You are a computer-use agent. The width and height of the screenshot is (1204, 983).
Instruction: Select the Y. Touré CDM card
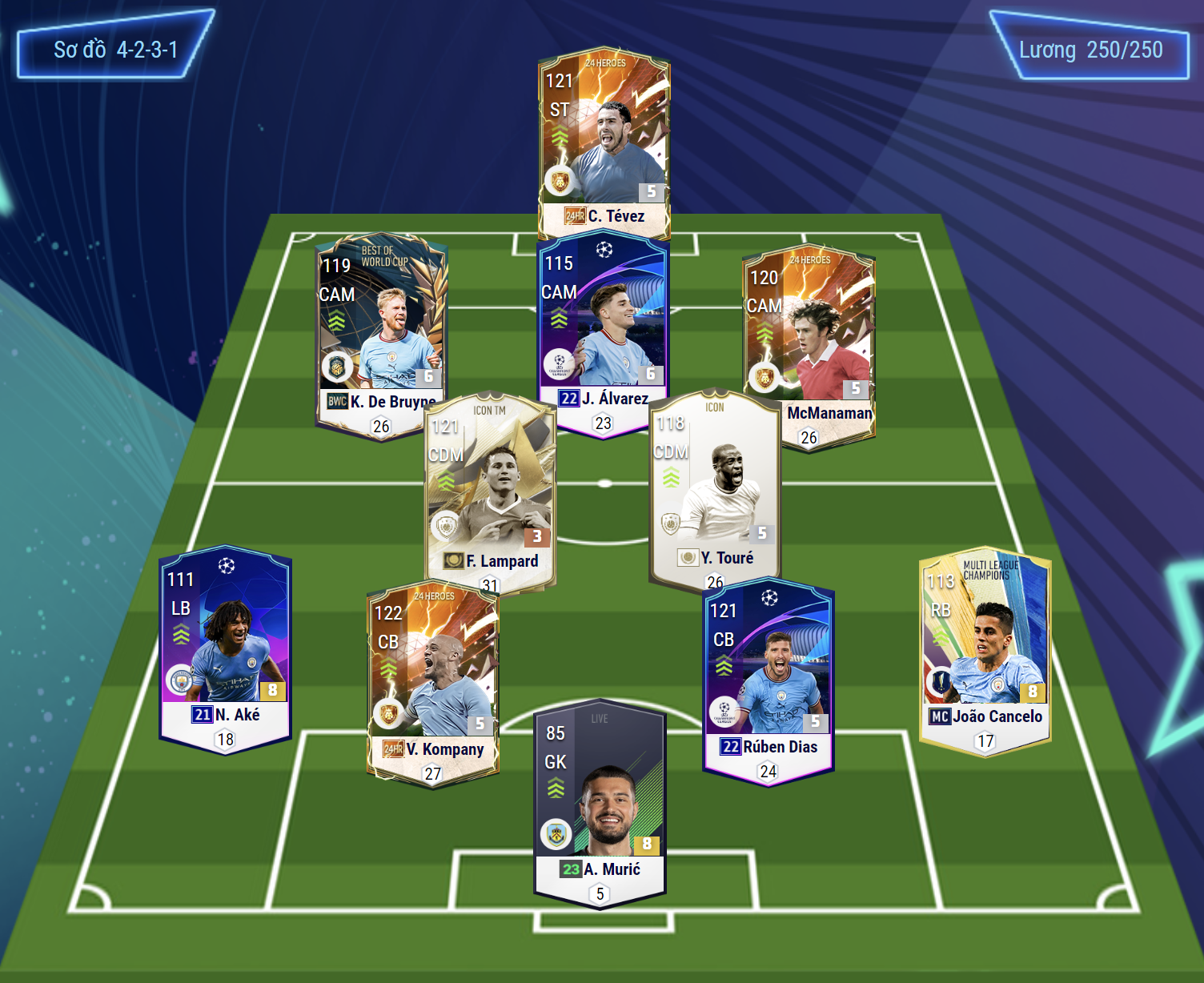coord(714,488)
